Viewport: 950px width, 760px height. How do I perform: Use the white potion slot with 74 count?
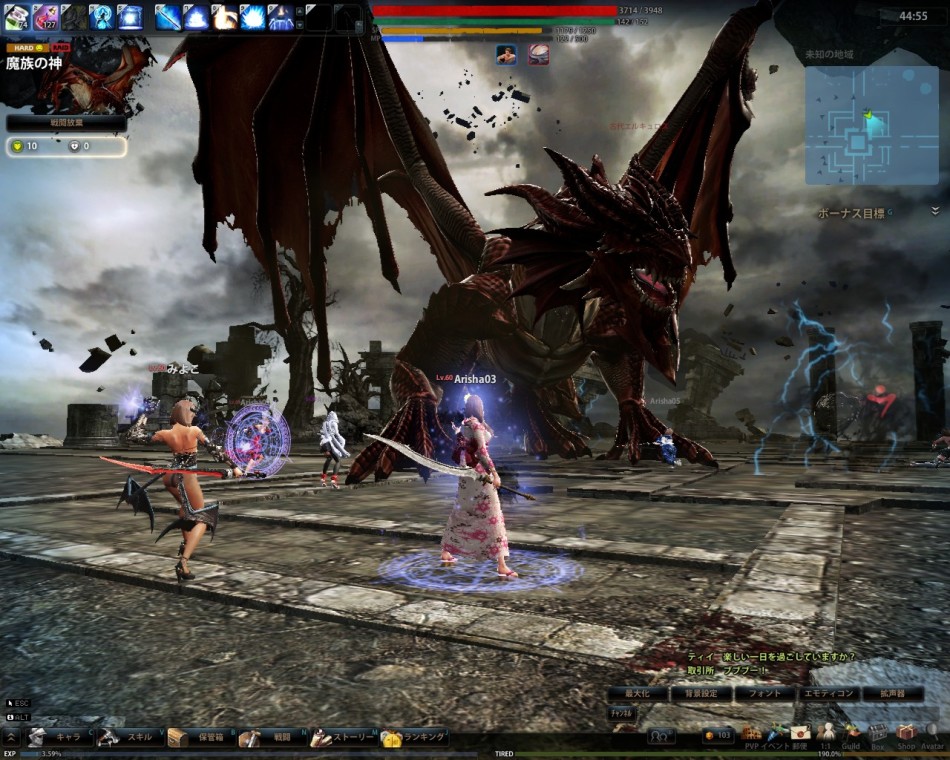point(17,16)
